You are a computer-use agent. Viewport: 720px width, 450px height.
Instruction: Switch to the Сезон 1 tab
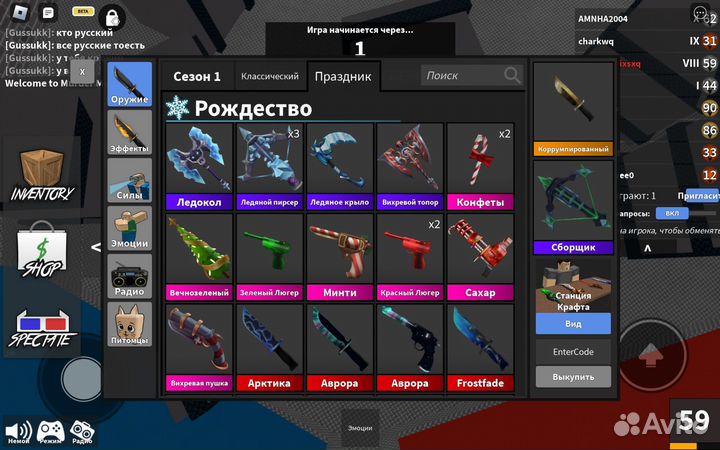[x=197, y=76]
